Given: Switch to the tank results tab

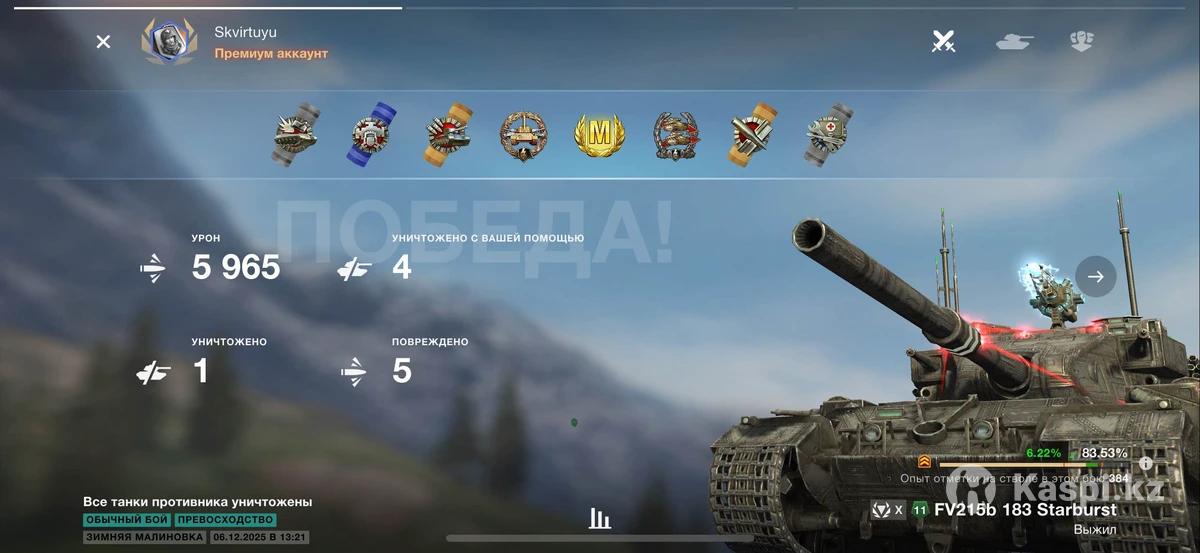Looking at the screenshot, I should (1014, 42).
